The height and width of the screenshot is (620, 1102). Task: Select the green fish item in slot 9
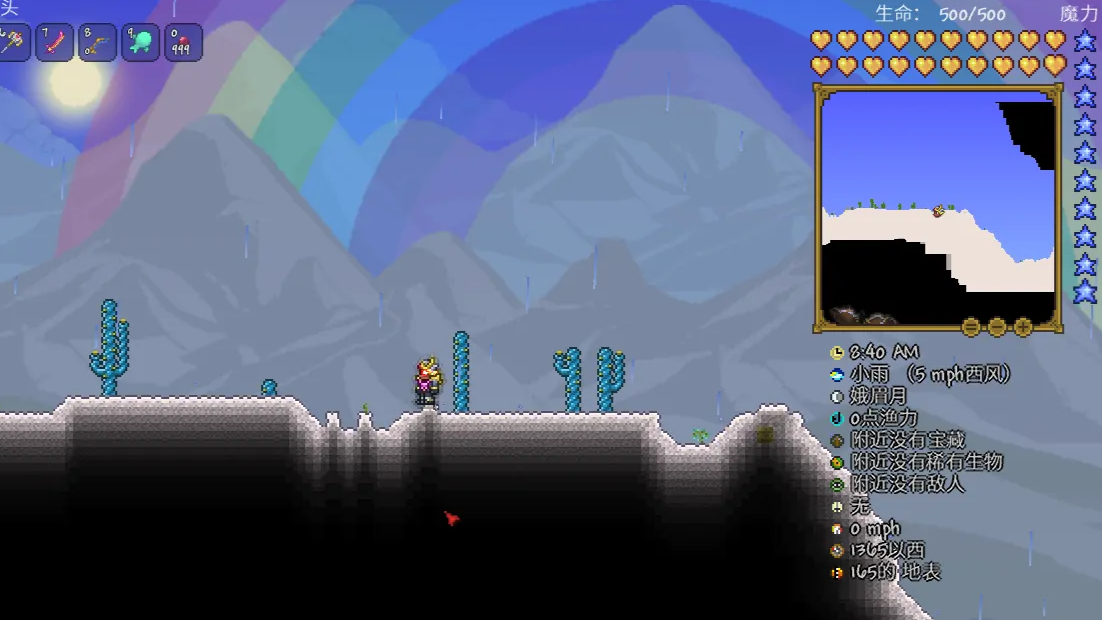click(141, 43)
